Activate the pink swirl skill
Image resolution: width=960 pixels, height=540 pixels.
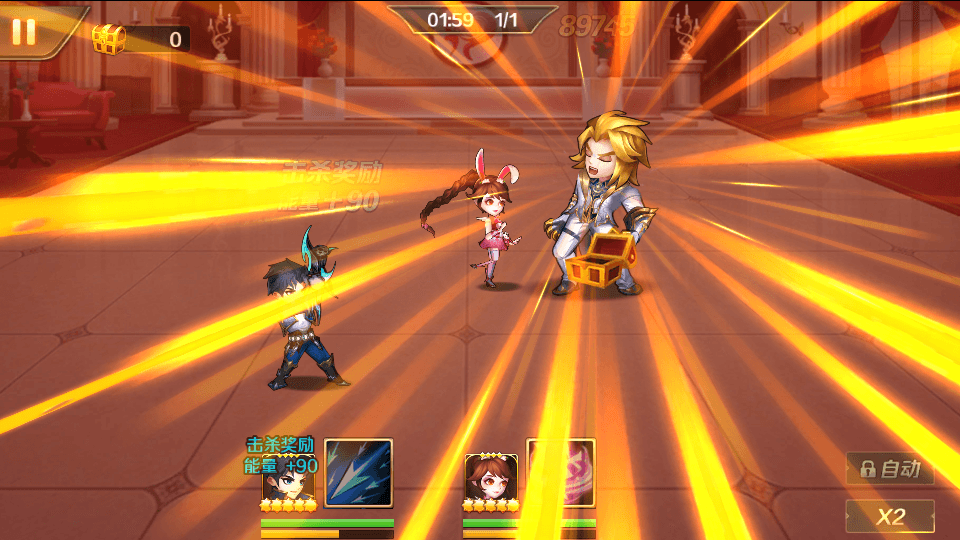tap(562, 473)
